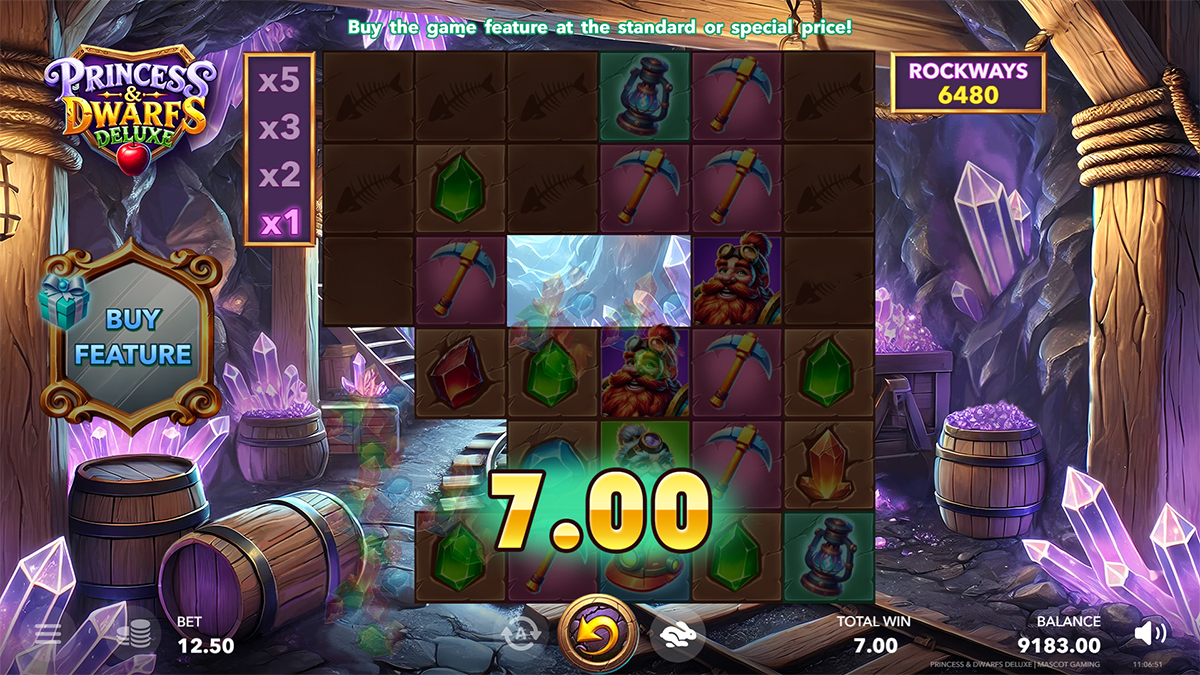Open bet settings via the coin stack icon
Screen dimensions: 1200x675
pos(133,633)
